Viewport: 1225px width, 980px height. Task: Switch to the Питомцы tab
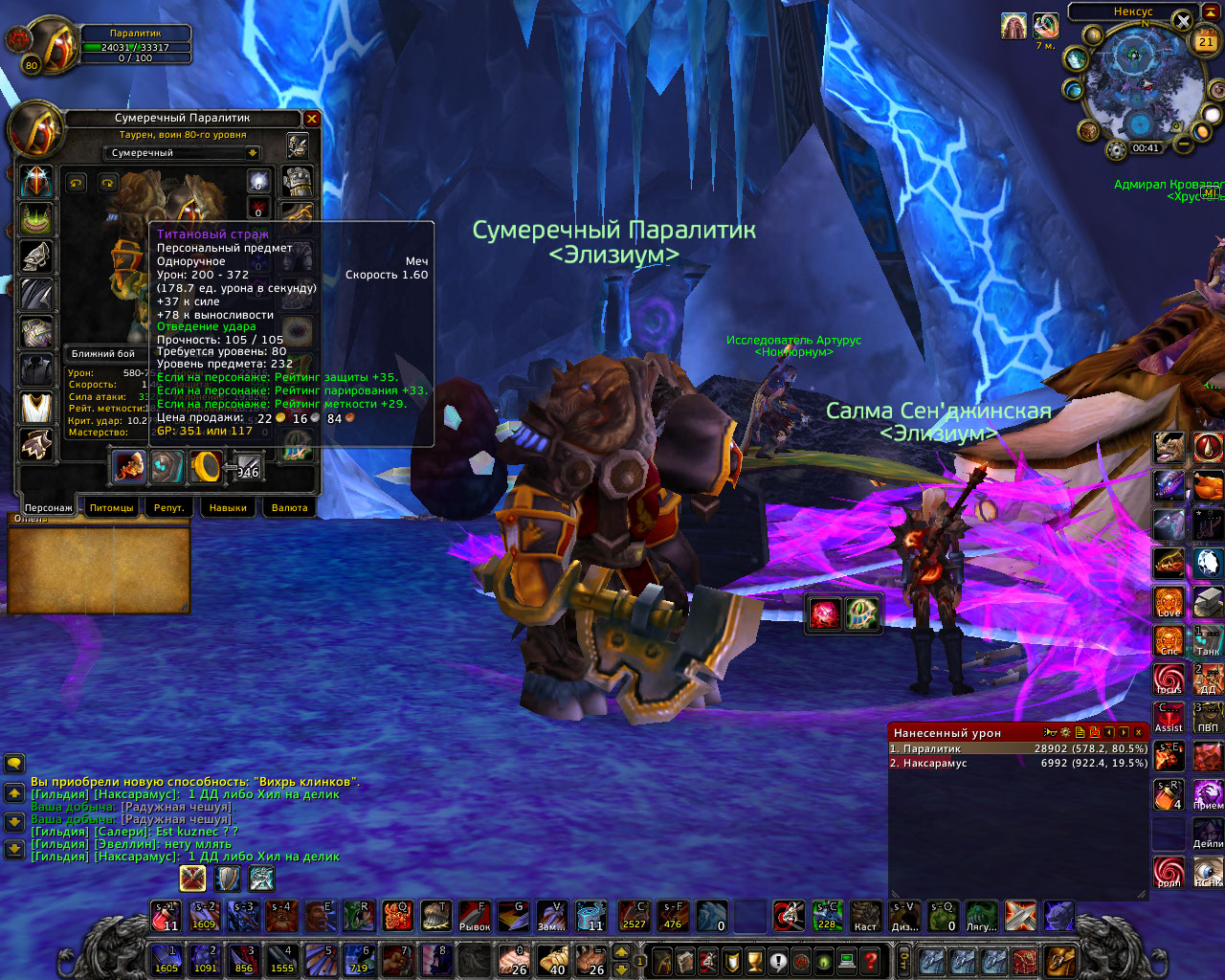tap(111, 507)
